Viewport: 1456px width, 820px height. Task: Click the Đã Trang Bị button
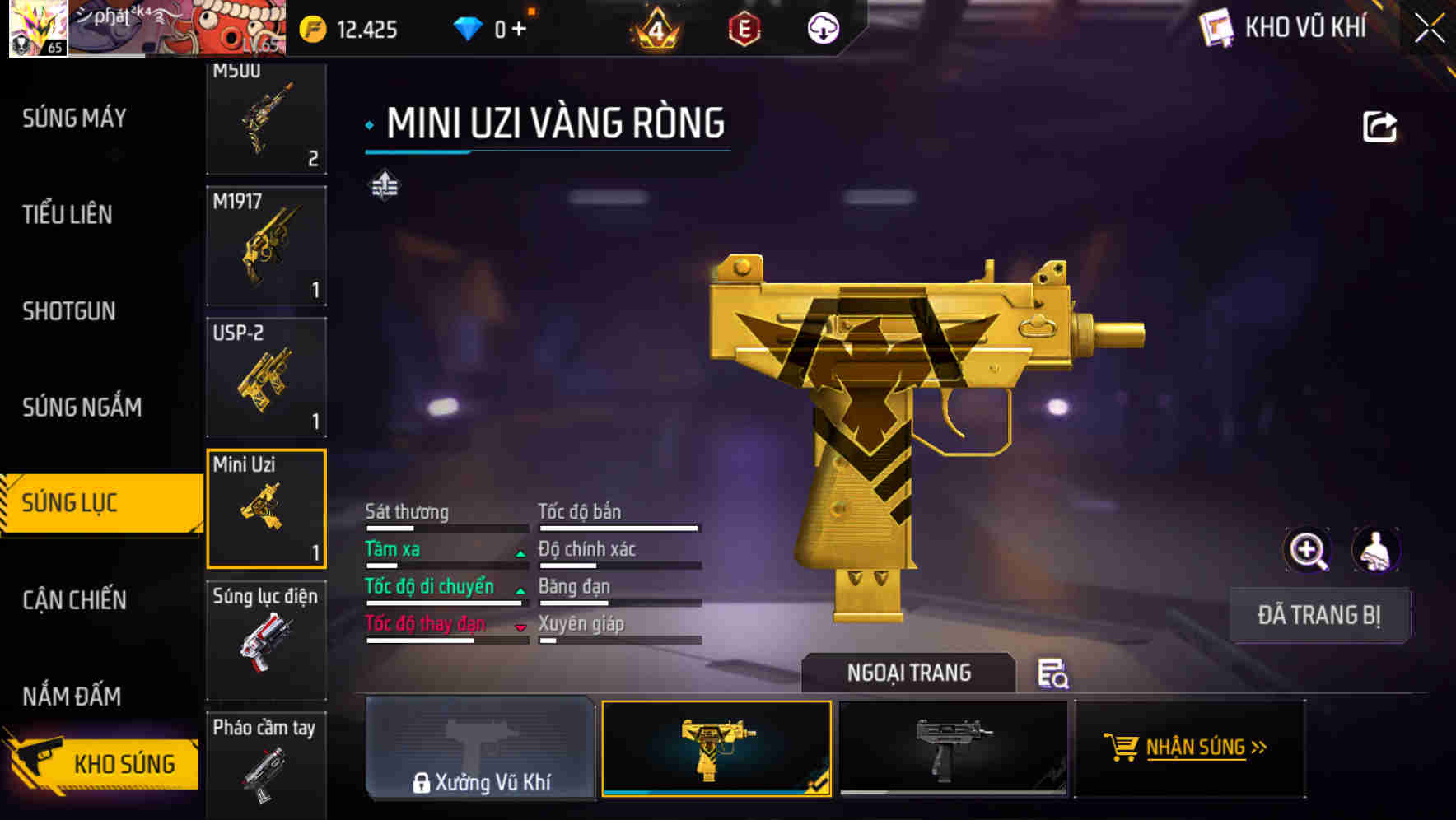pyautogui.click(x=1318, y=615)
